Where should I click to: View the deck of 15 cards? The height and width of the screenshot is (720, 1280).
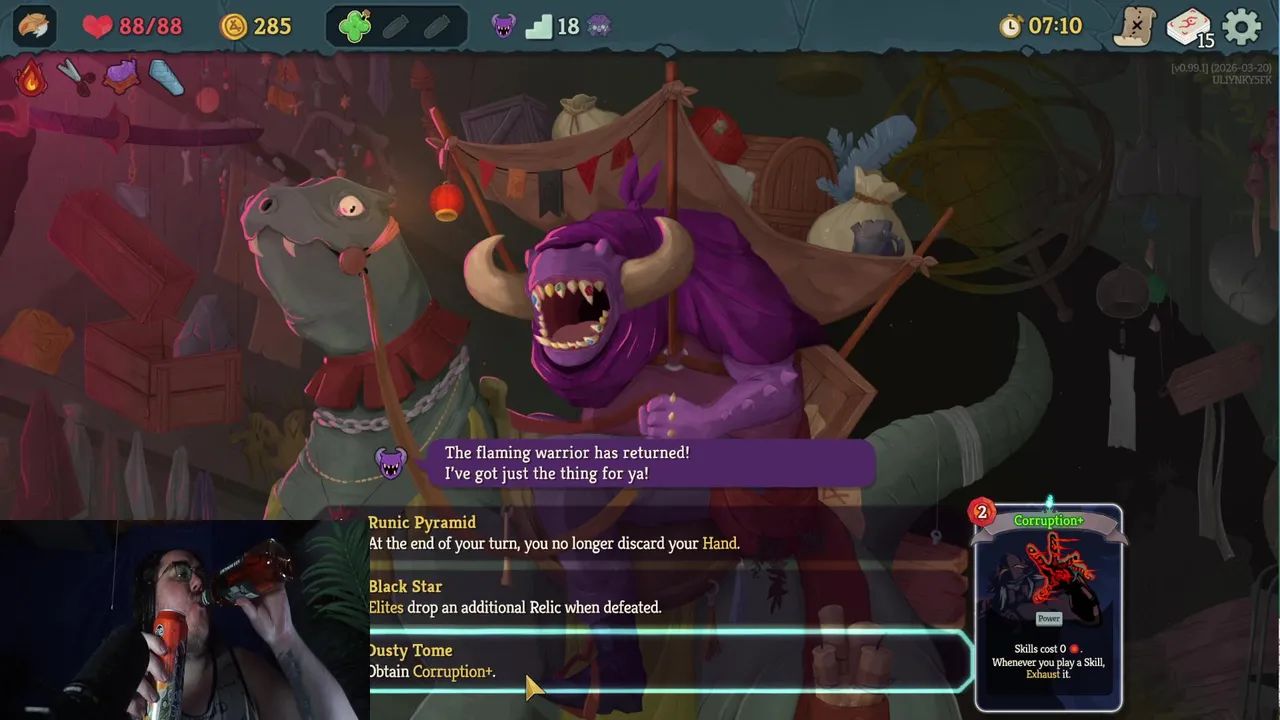tap(1189, 27)
